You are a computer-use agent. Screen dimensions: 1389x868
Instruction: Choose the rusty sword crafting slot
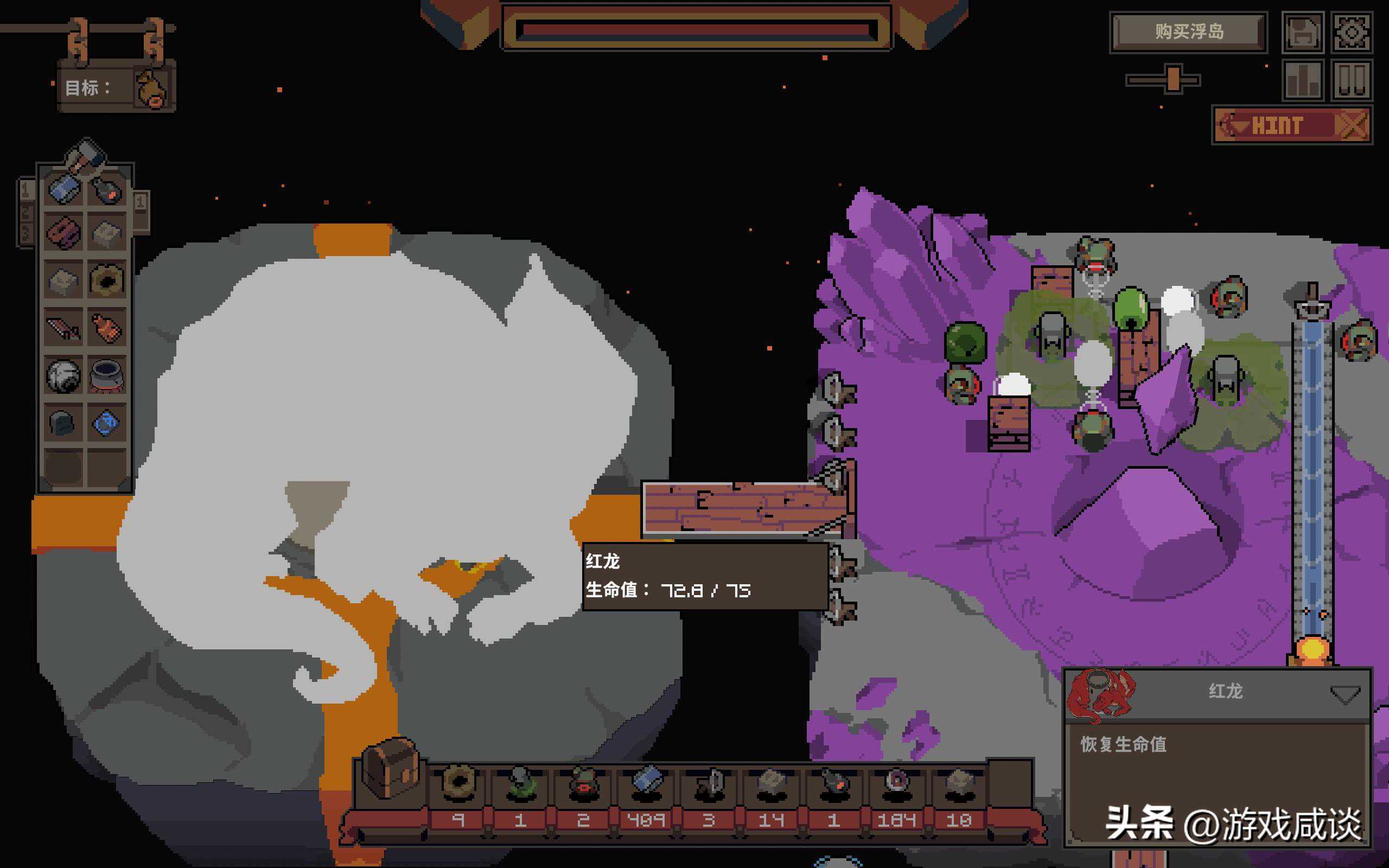pyautogui.click(x=63, y=328)
